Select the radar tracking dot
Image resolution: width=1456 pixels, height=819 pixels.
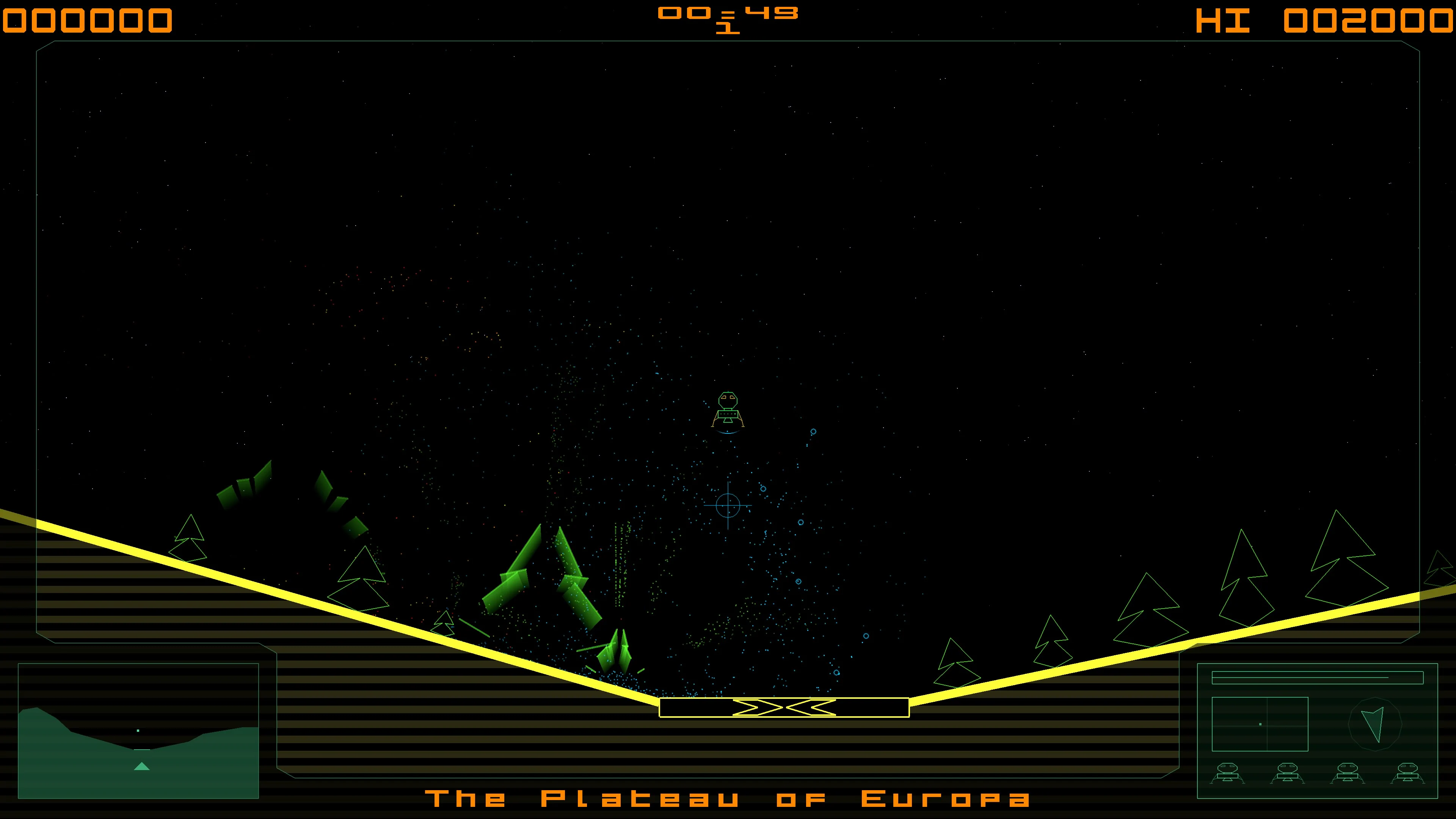click(1260, 724)
